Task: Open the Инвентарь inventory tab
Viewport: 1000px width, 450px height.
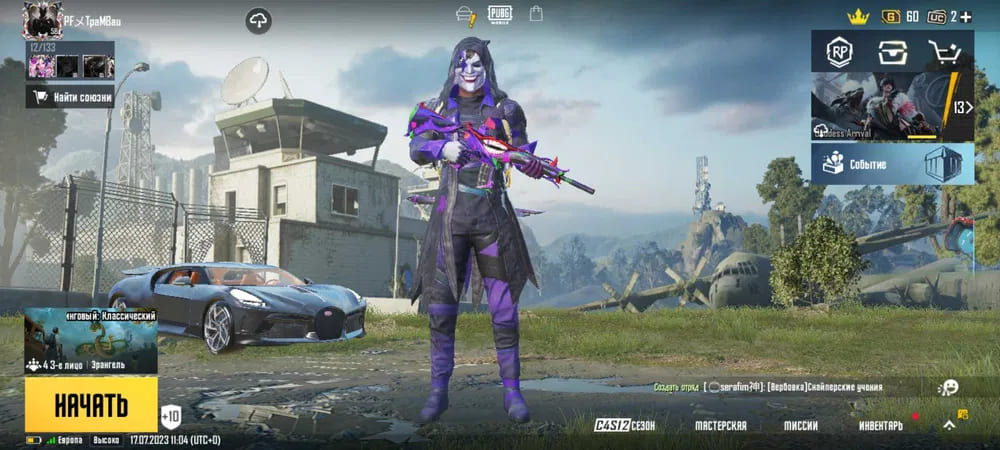Action: (x=880, y=425)
